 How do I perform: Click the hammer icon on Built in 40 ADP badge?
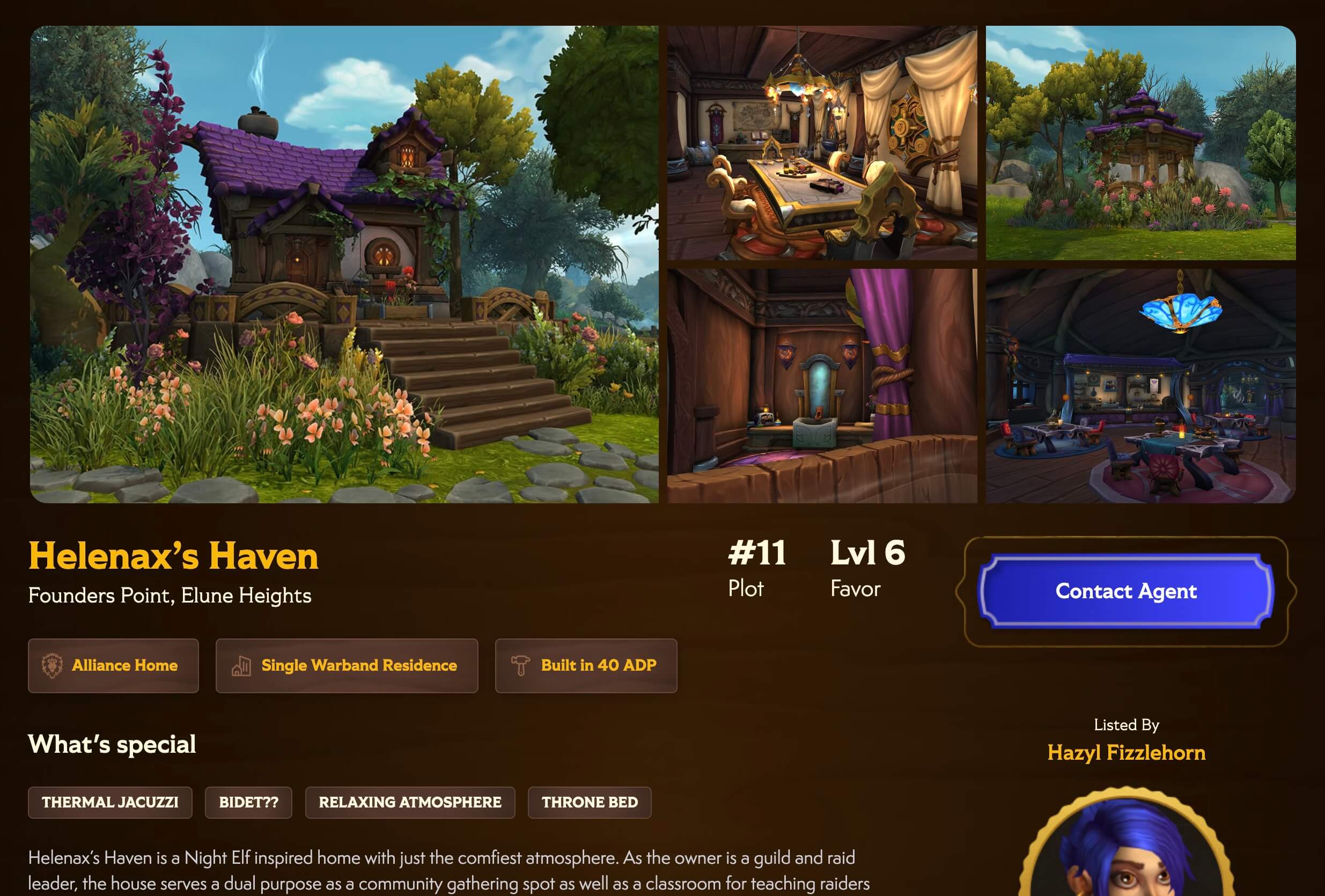[521, 666]
